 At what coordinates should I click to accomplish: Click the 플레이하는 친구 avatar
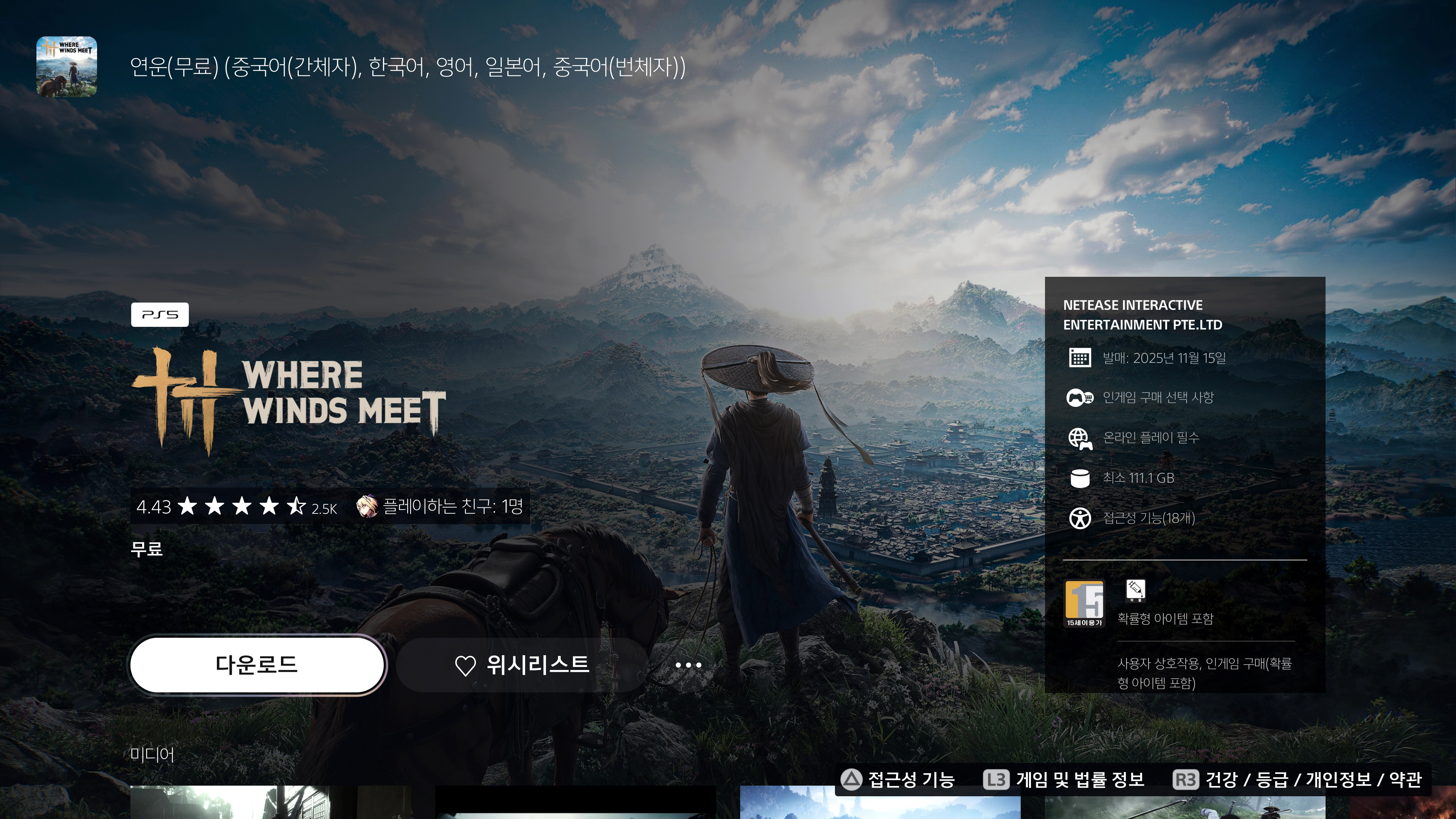click(368, 508)
